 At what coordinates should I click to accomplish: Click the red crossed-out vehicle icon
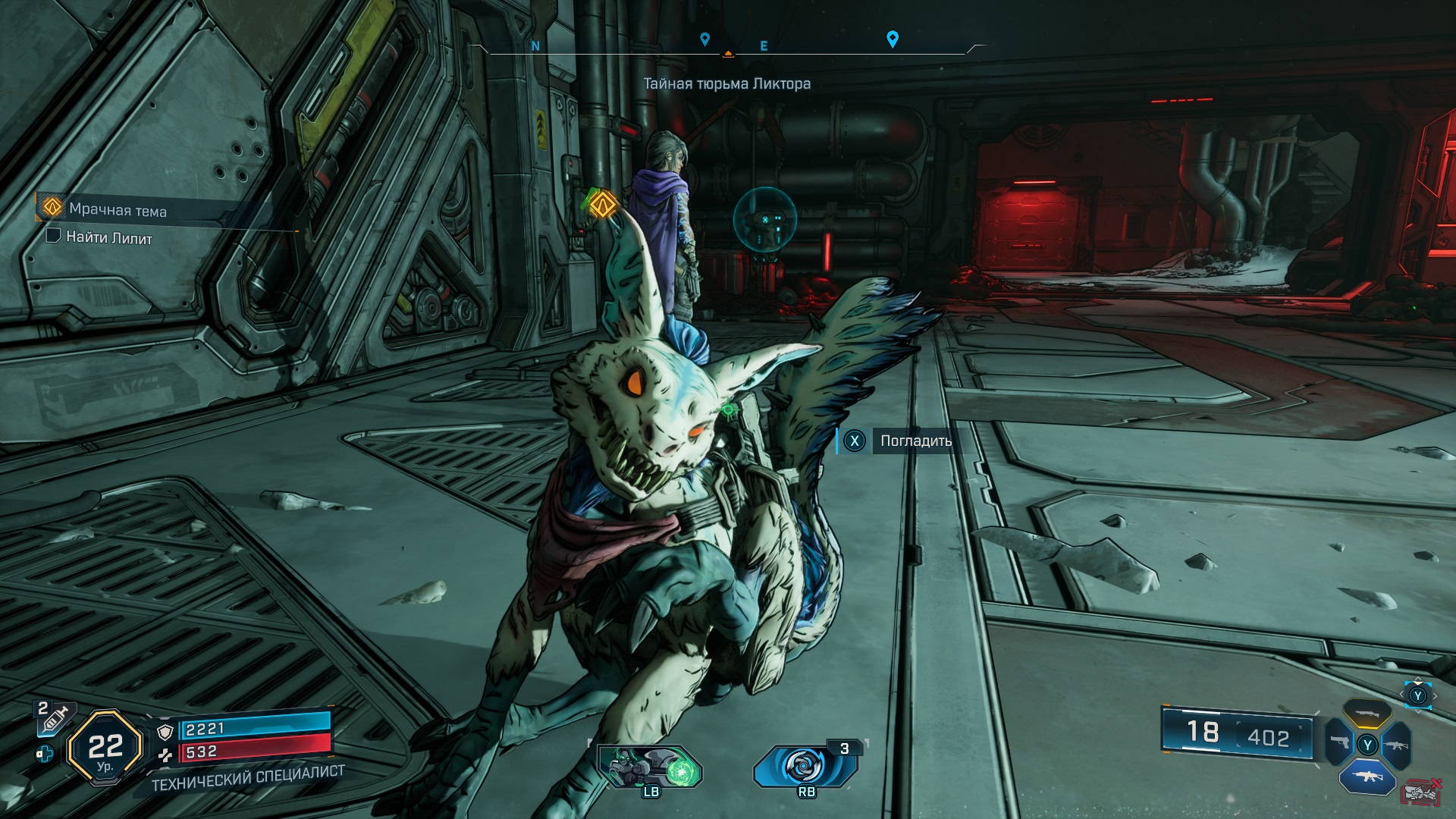pos(1422,792)
